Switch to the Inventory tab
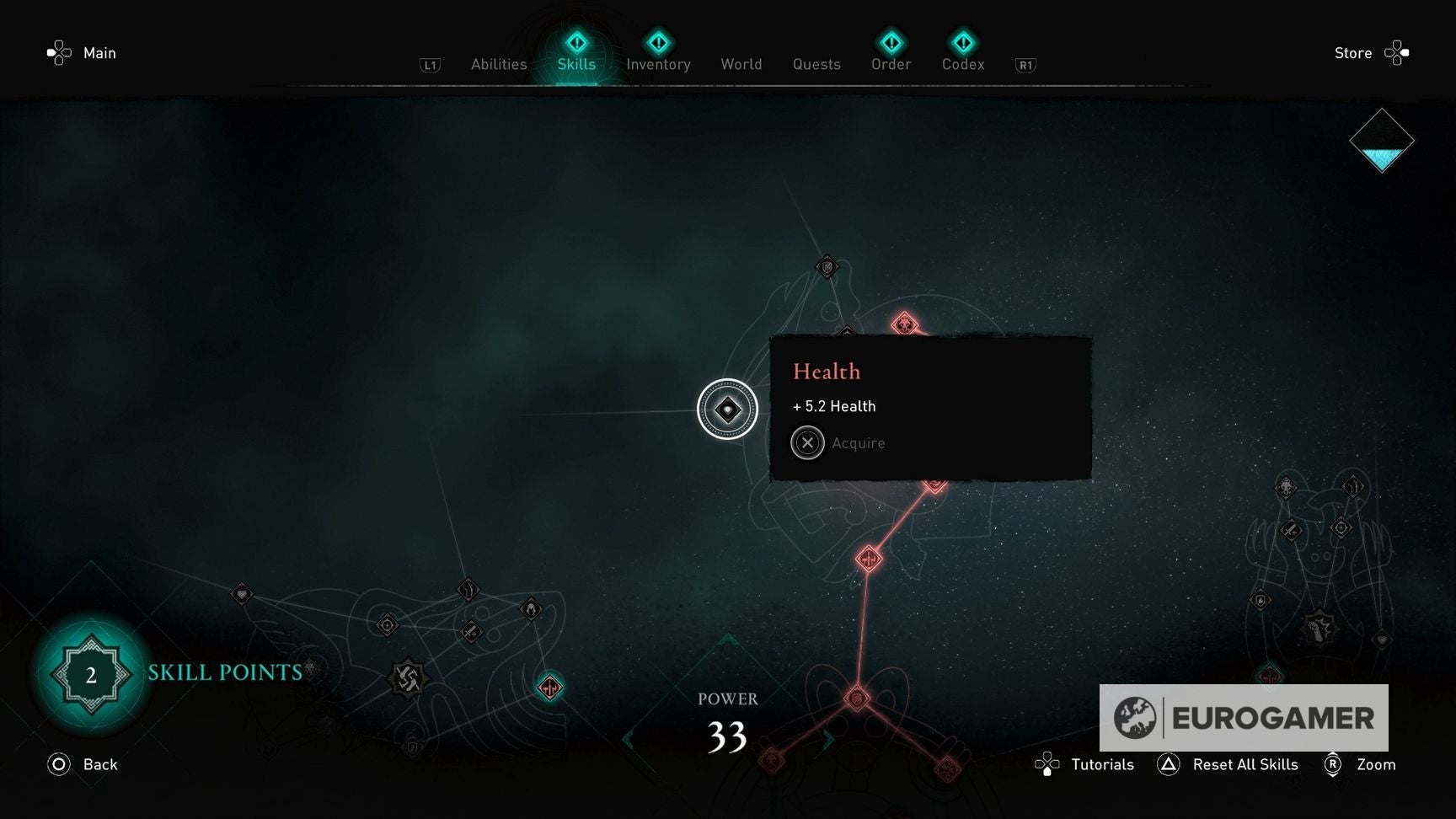1456x819 pixels. 658,64
